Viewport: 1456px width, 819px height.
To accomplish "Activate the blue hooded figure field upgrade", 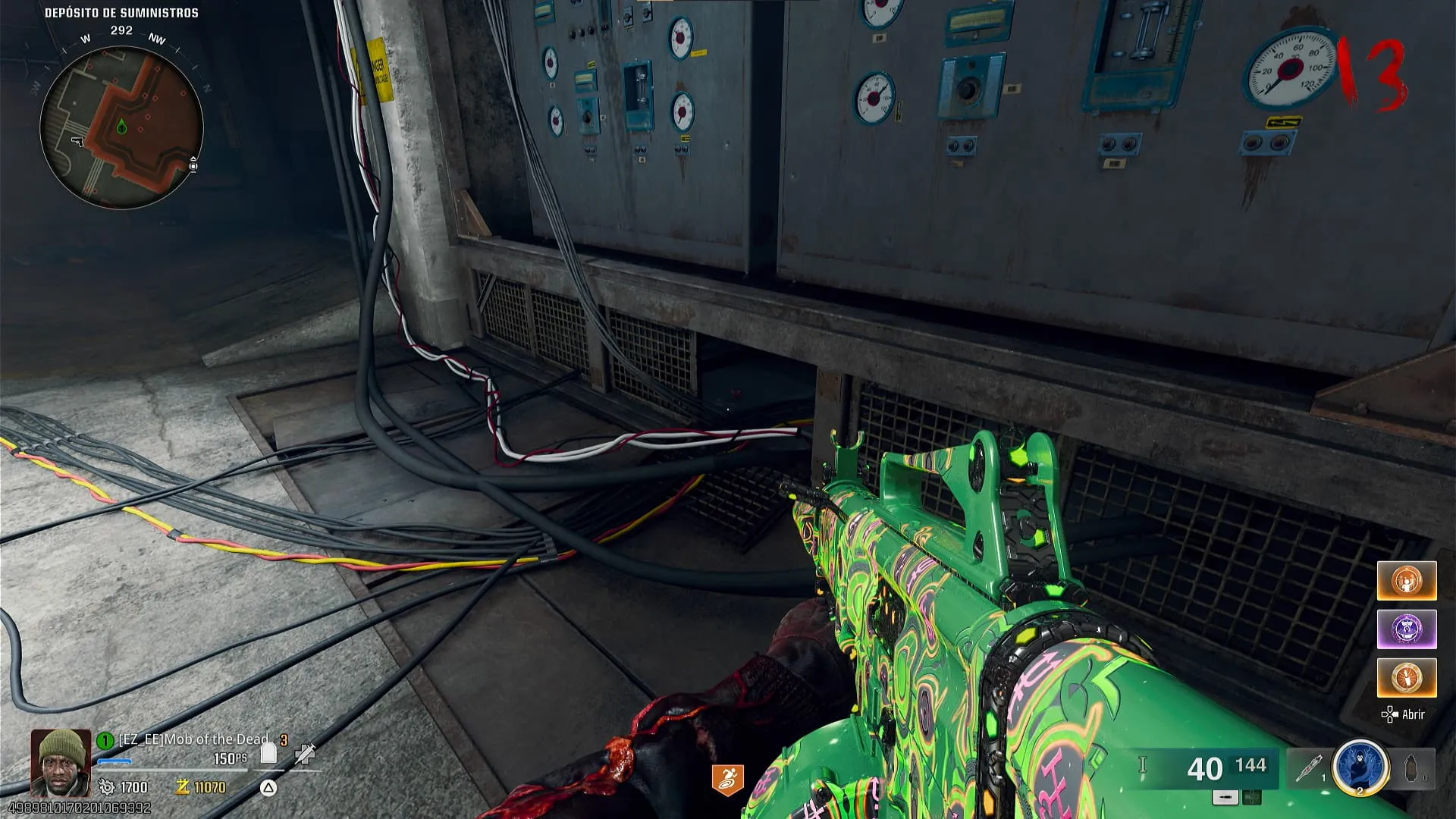I will click(1360, 767).
